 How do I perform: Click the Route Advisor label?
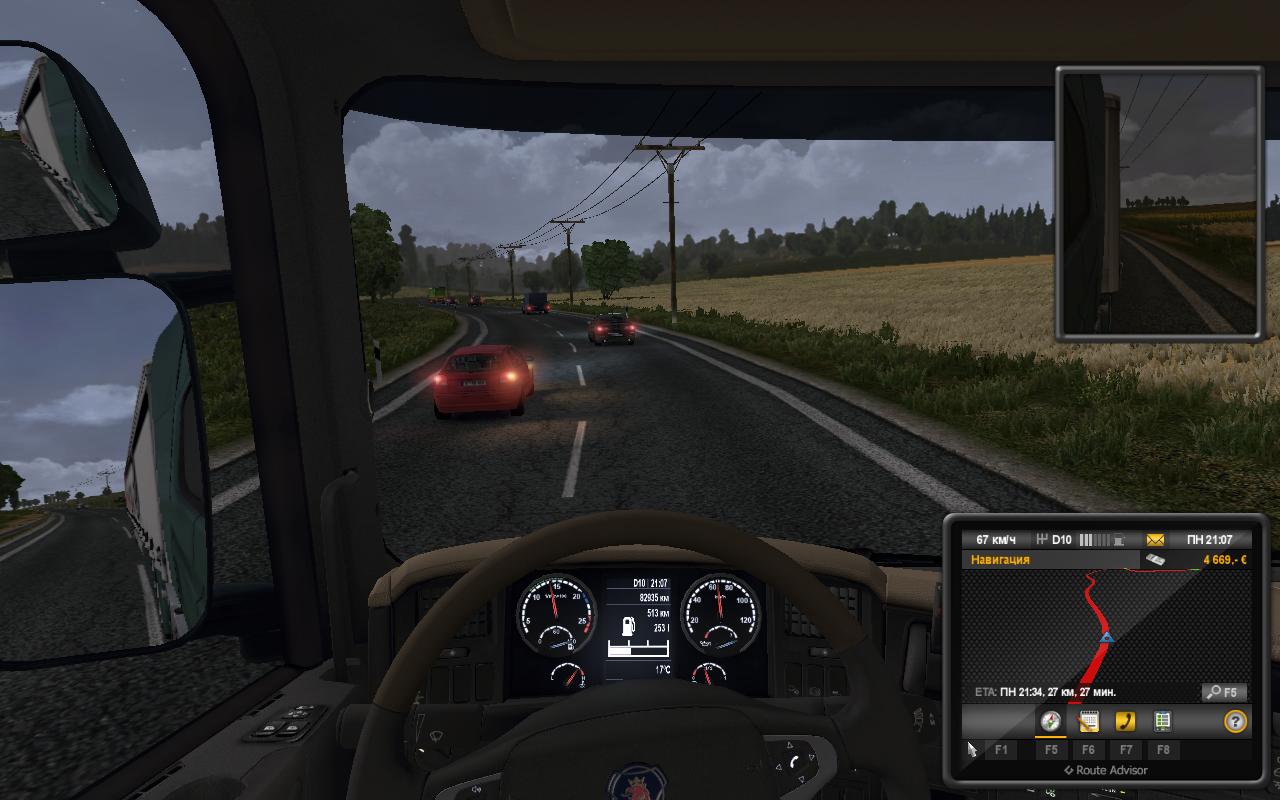1106,770
